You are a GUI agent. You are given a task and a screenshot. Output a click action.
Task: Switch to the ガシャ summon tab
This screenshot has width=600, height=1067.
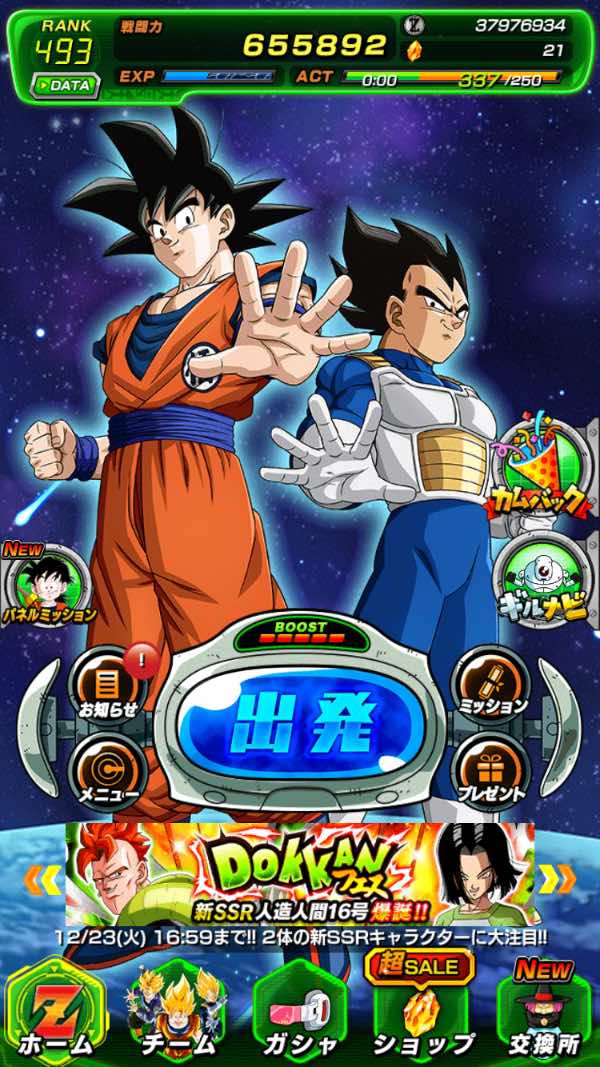(299, 1012)
